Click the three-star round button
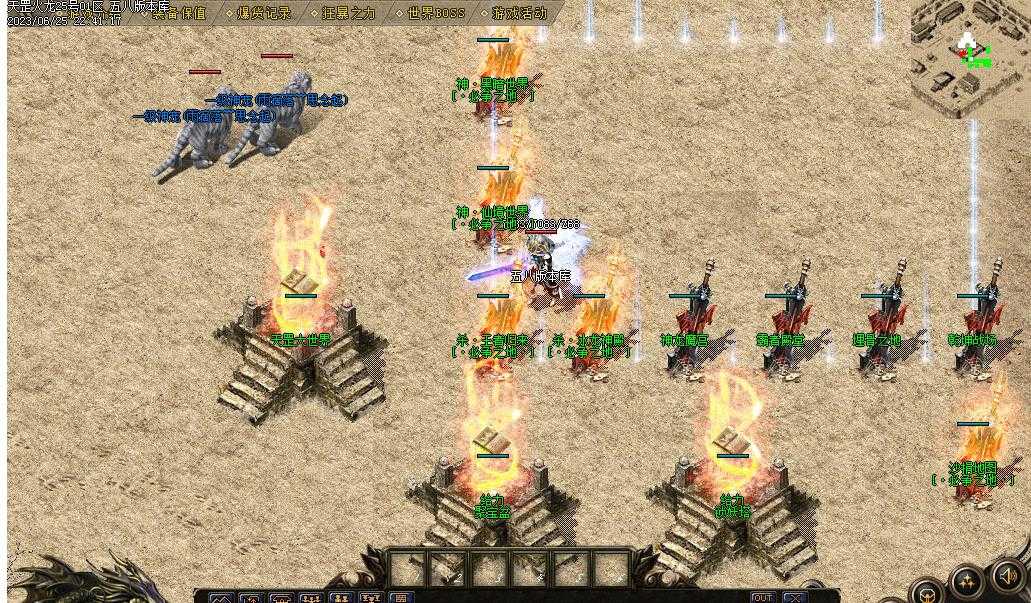This screenshot has width=1031, height=603. pyautogui.click(x=968, y=582)
